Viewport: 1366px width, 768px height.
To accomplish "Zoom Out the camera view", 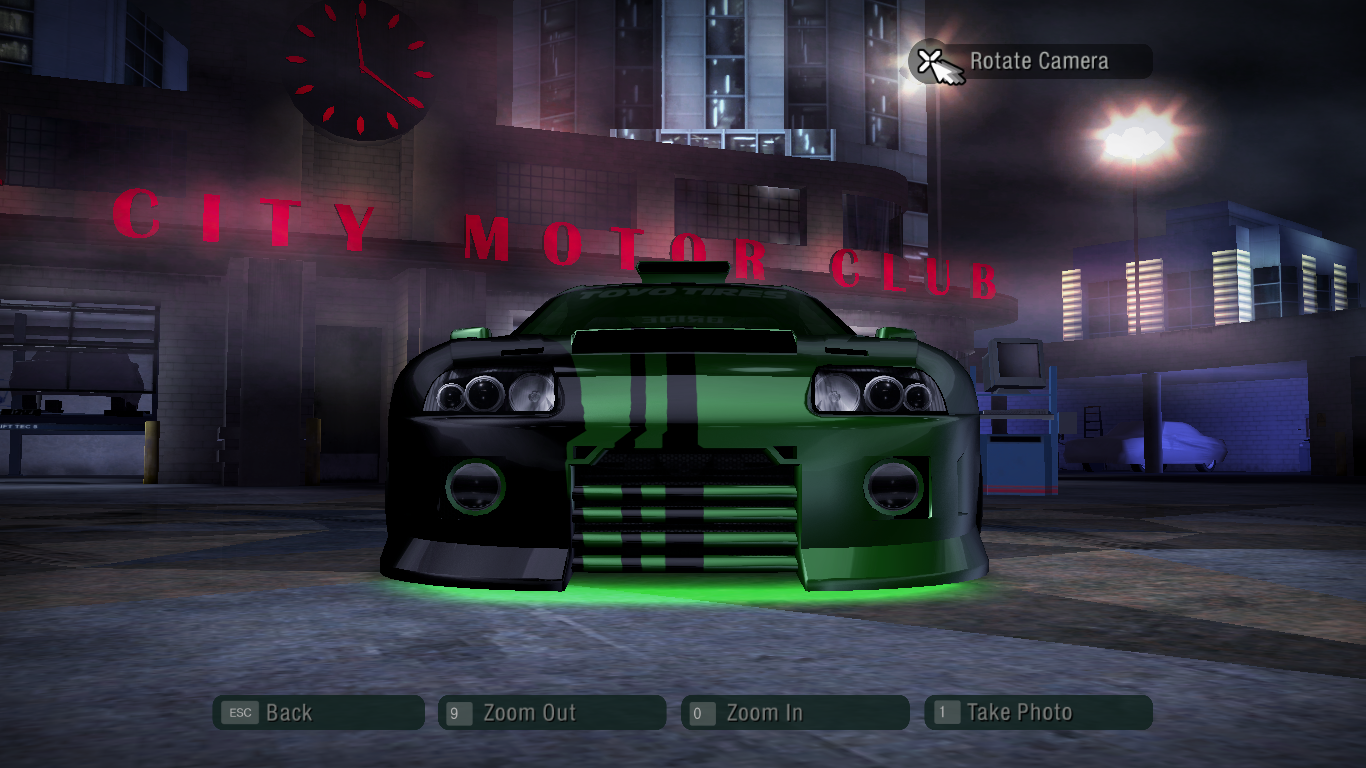I will (552, 713).
